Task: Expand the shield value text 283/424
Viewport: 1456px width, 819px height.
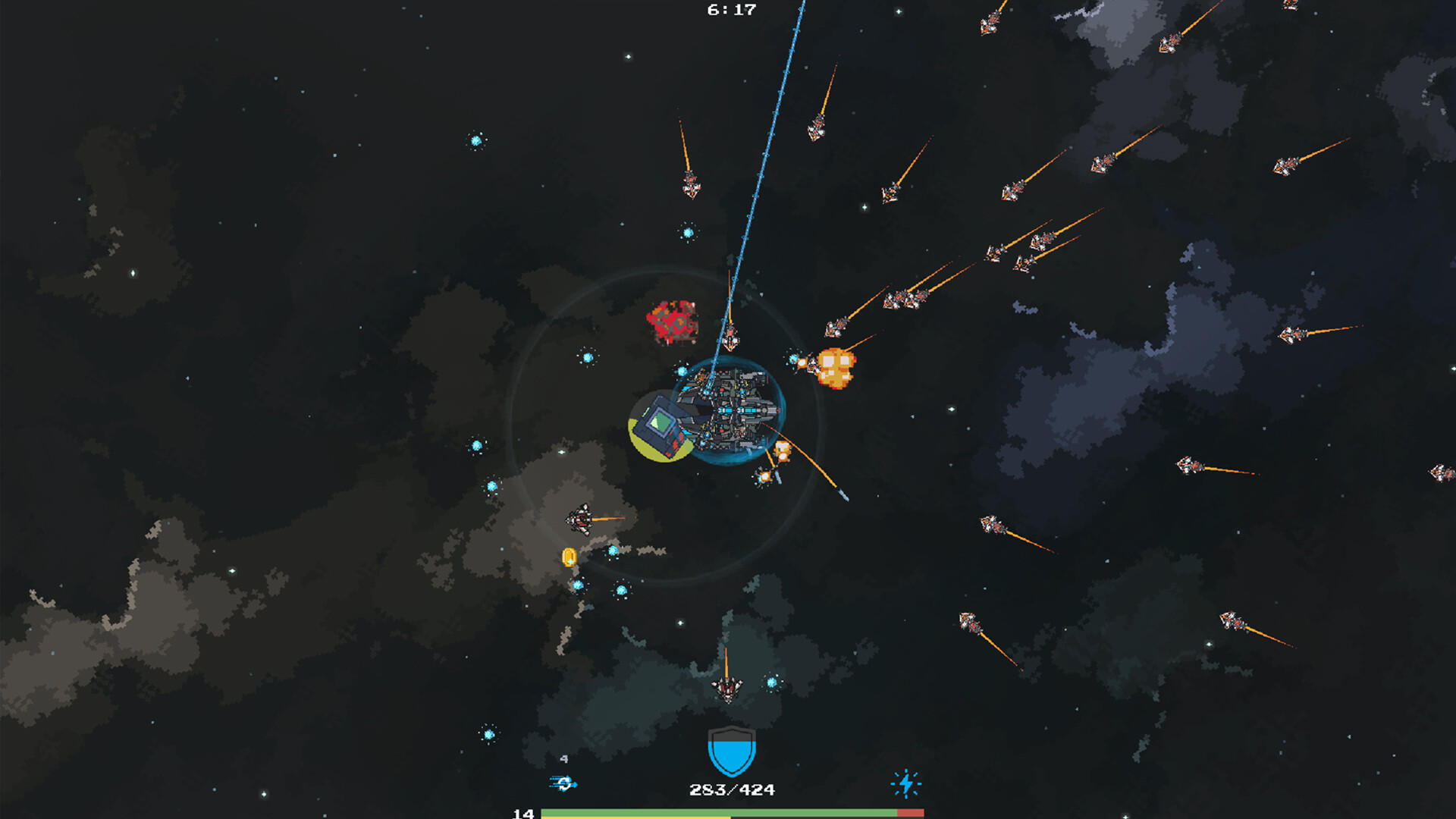Action: [730, 789]
